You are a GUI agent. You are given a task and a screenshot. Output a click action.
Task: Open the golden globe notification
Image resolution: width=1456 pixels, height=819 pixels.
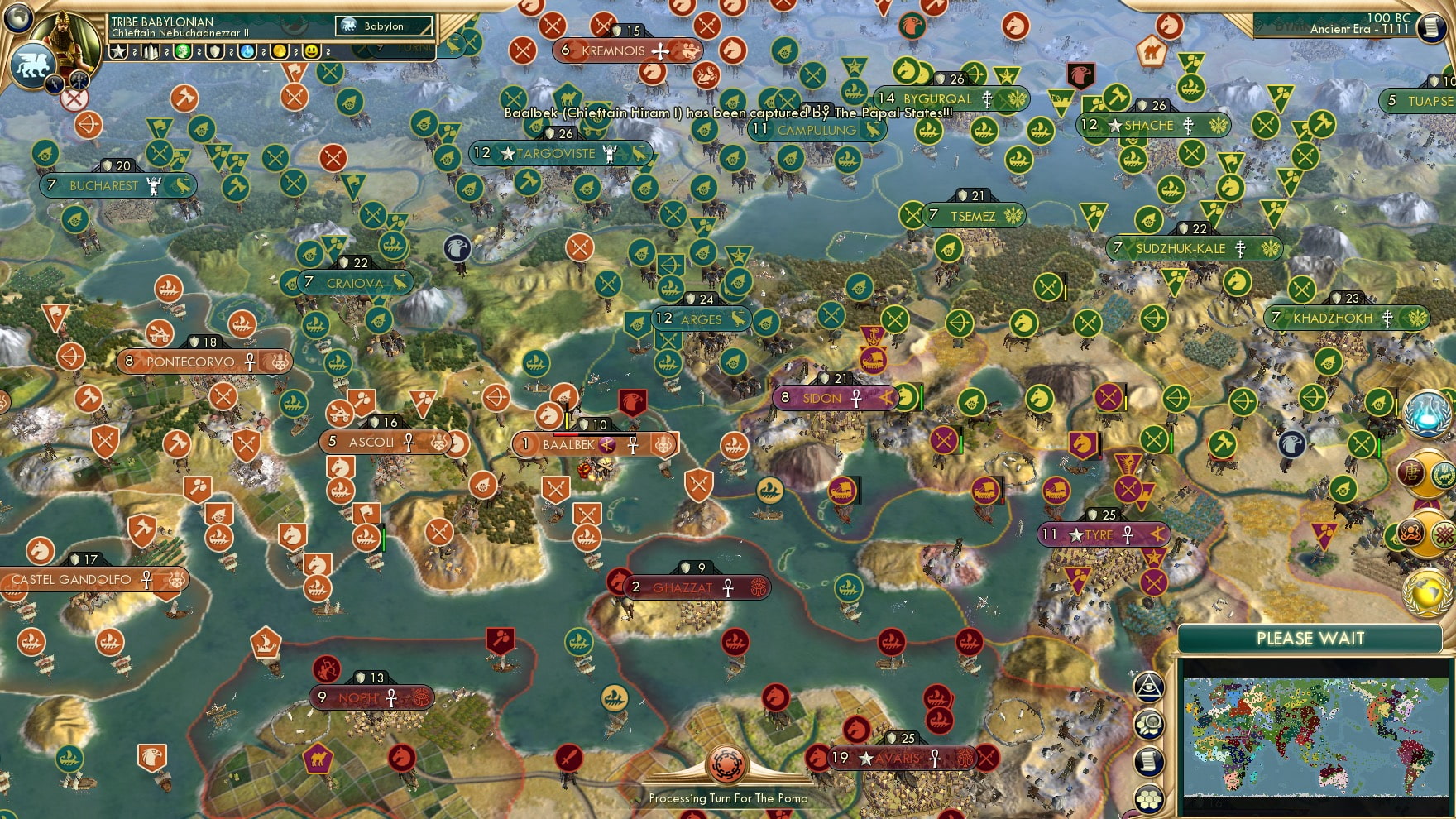pyautogui.click(x=1426, y=592)
